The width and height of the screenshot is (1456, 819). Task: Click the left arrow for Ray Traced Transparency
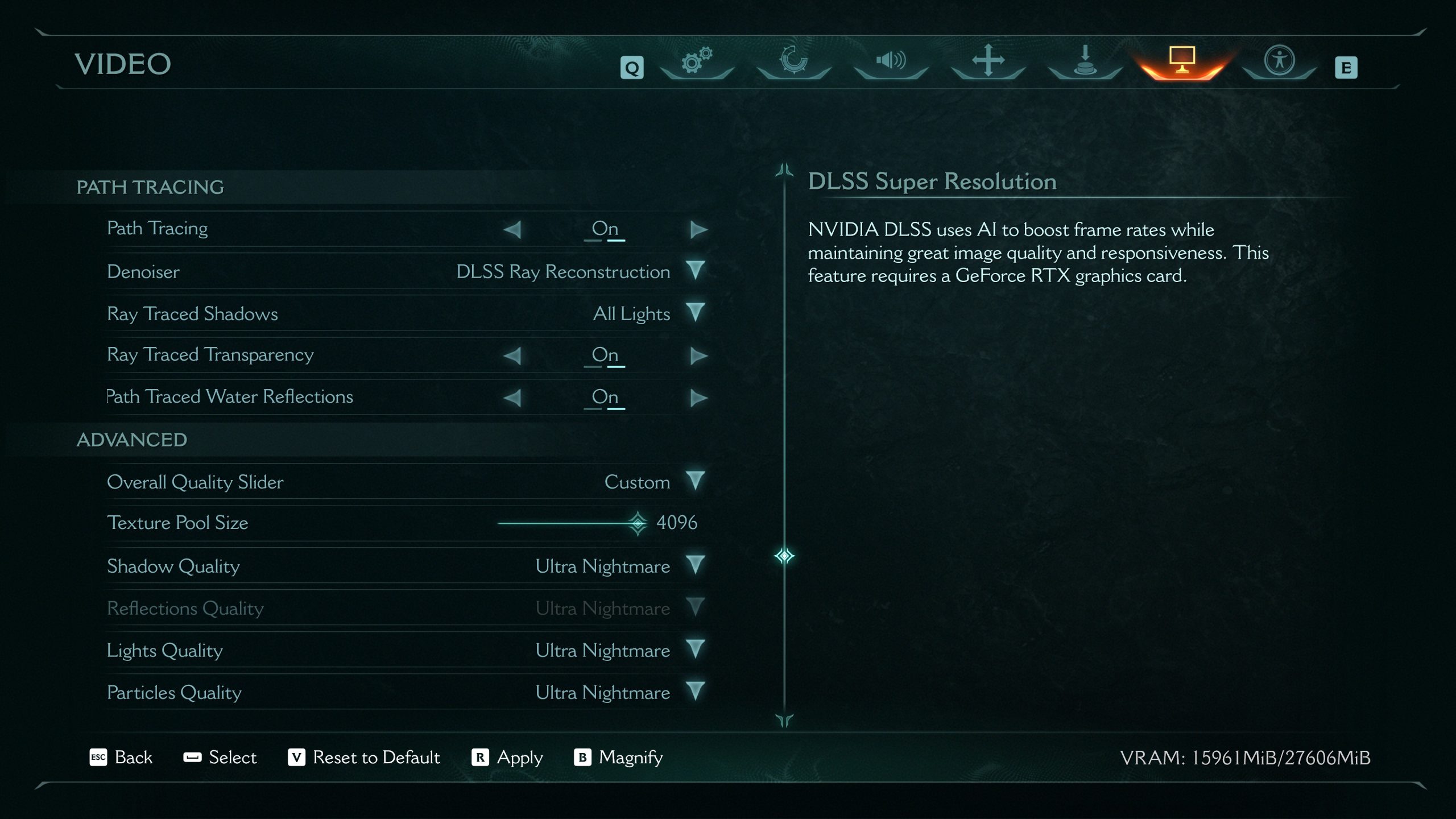(x=512, y=356)
